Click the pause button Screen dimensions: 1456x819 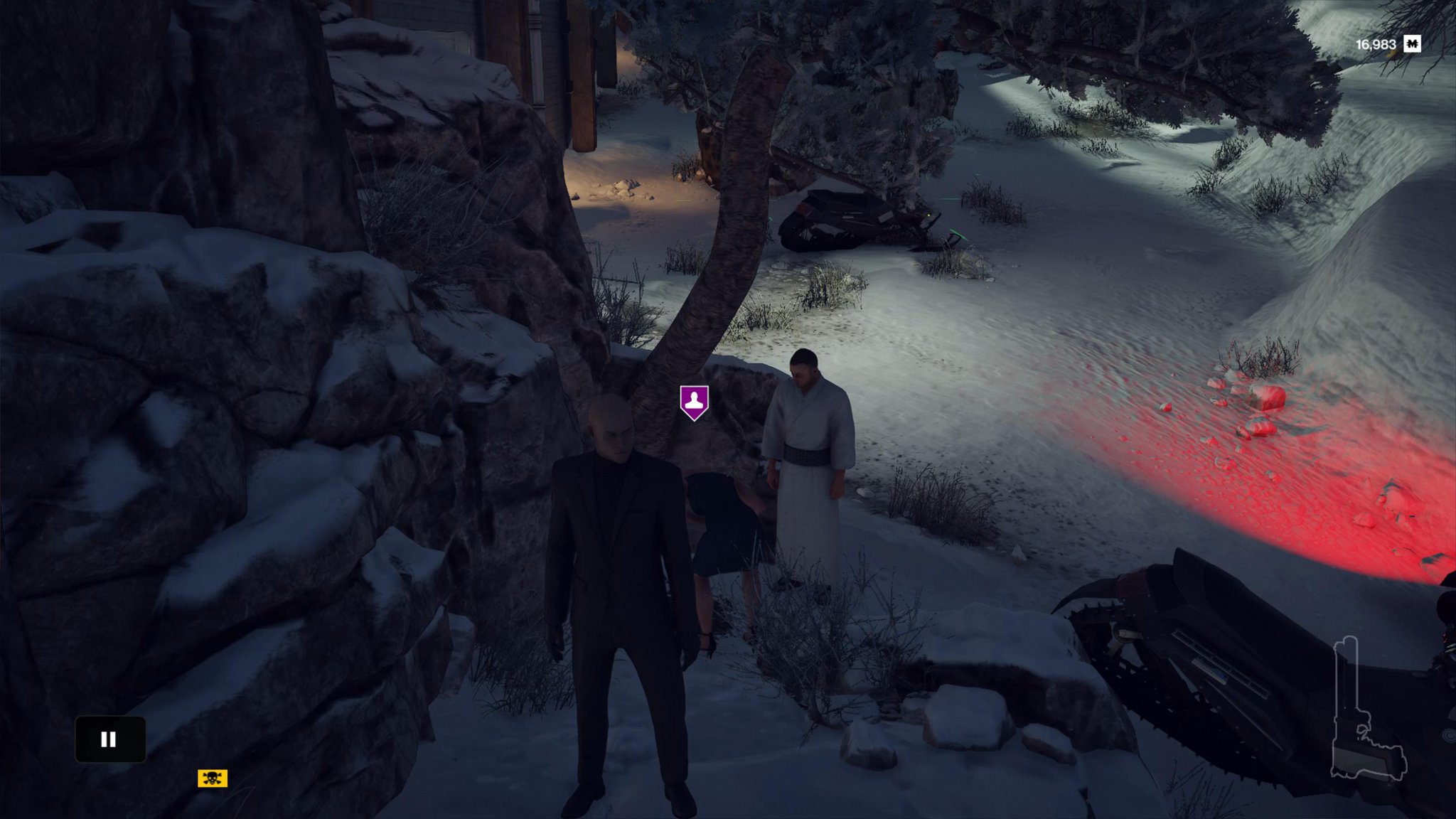pos(109,739)
